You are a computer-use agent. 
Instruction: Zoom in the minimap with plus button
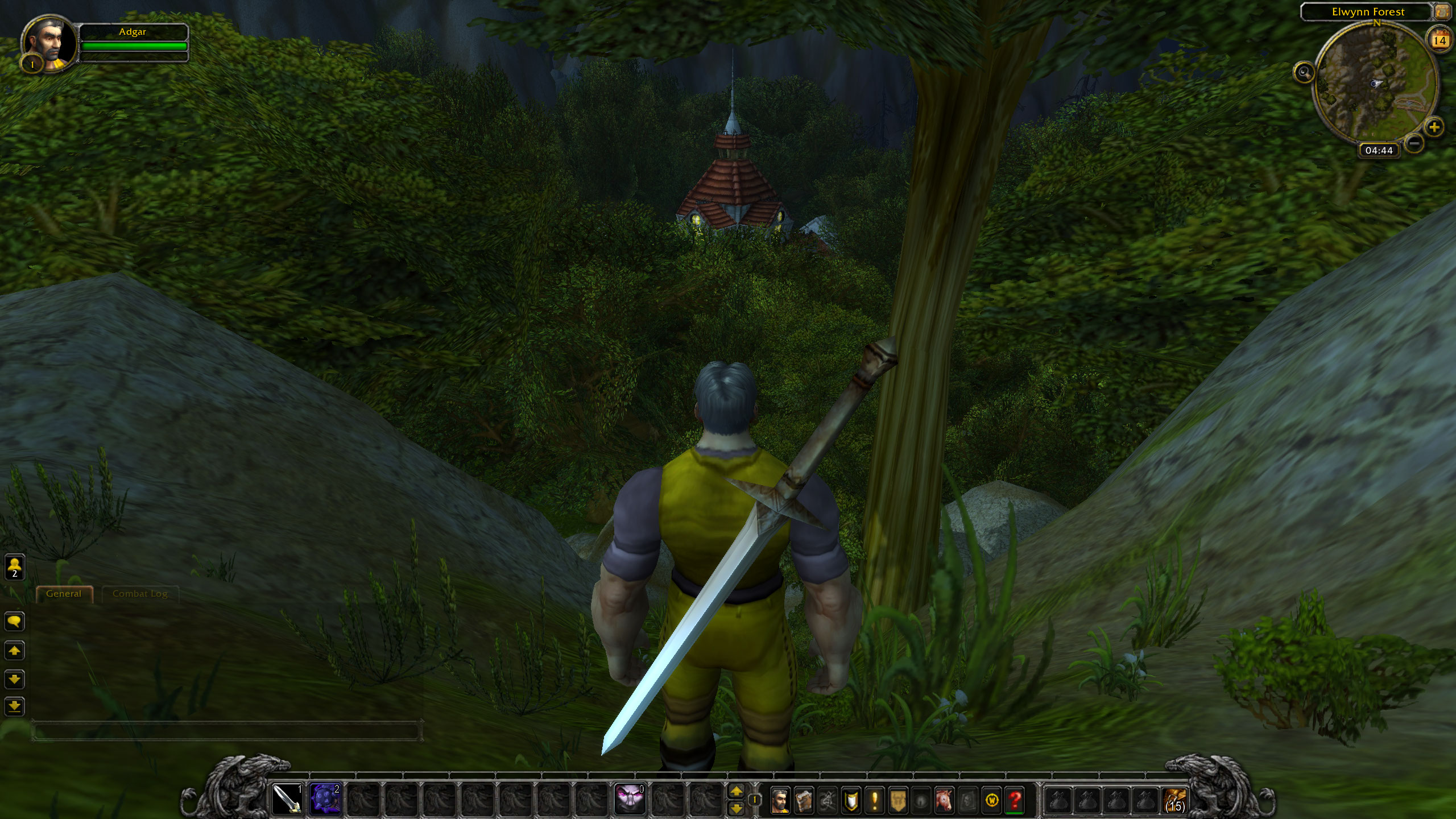tap(1434, 126)
